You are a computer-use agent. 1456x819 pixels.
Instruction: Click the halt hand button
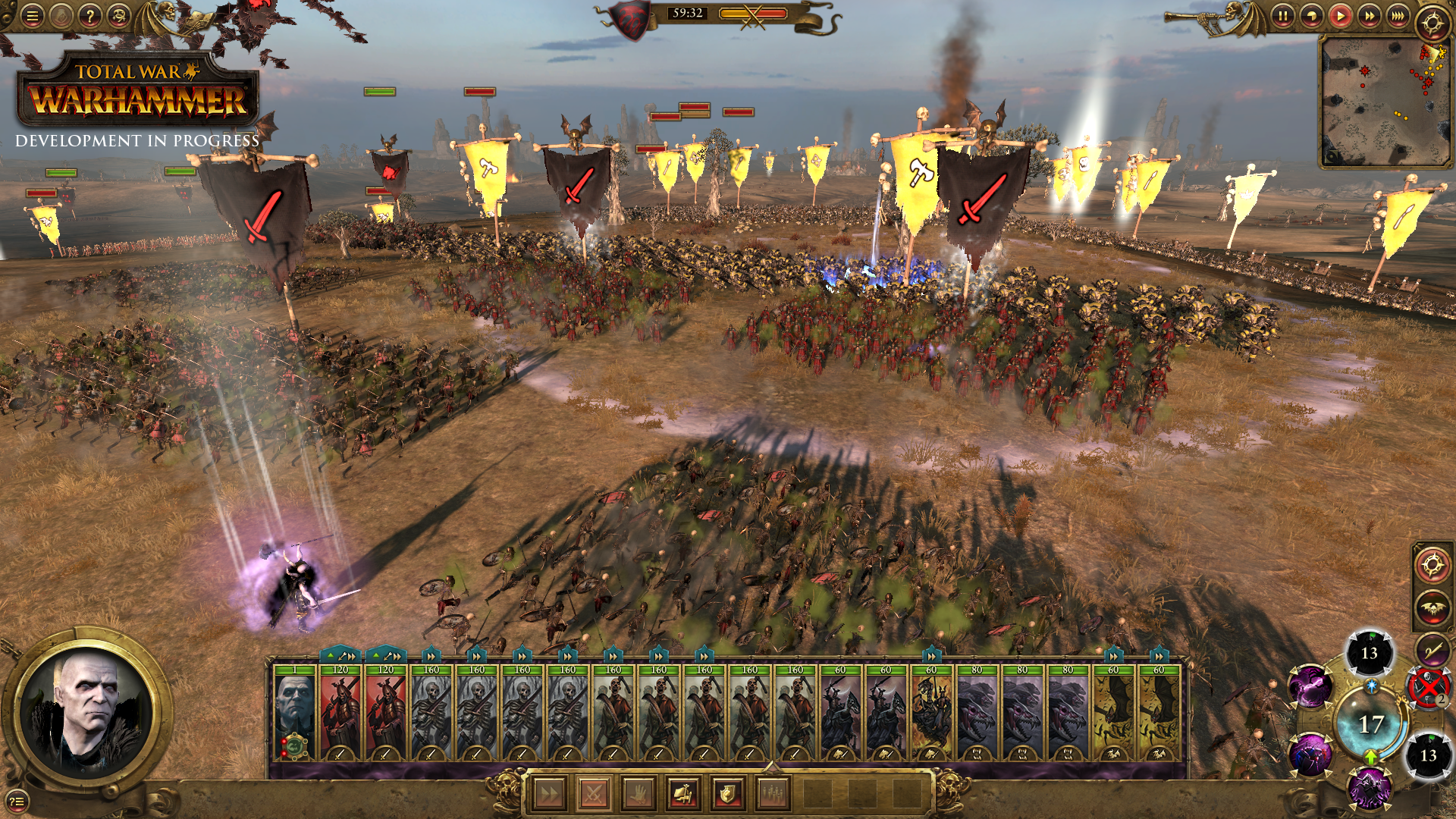click(x=638, y=794)
